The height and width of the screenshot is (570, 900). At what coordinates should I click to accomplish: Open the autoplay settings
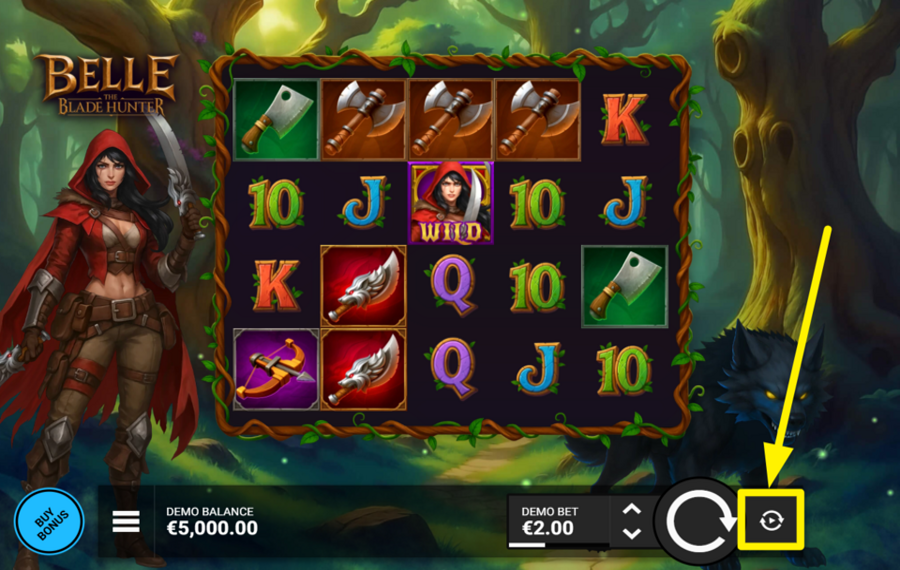coord(771,520)
